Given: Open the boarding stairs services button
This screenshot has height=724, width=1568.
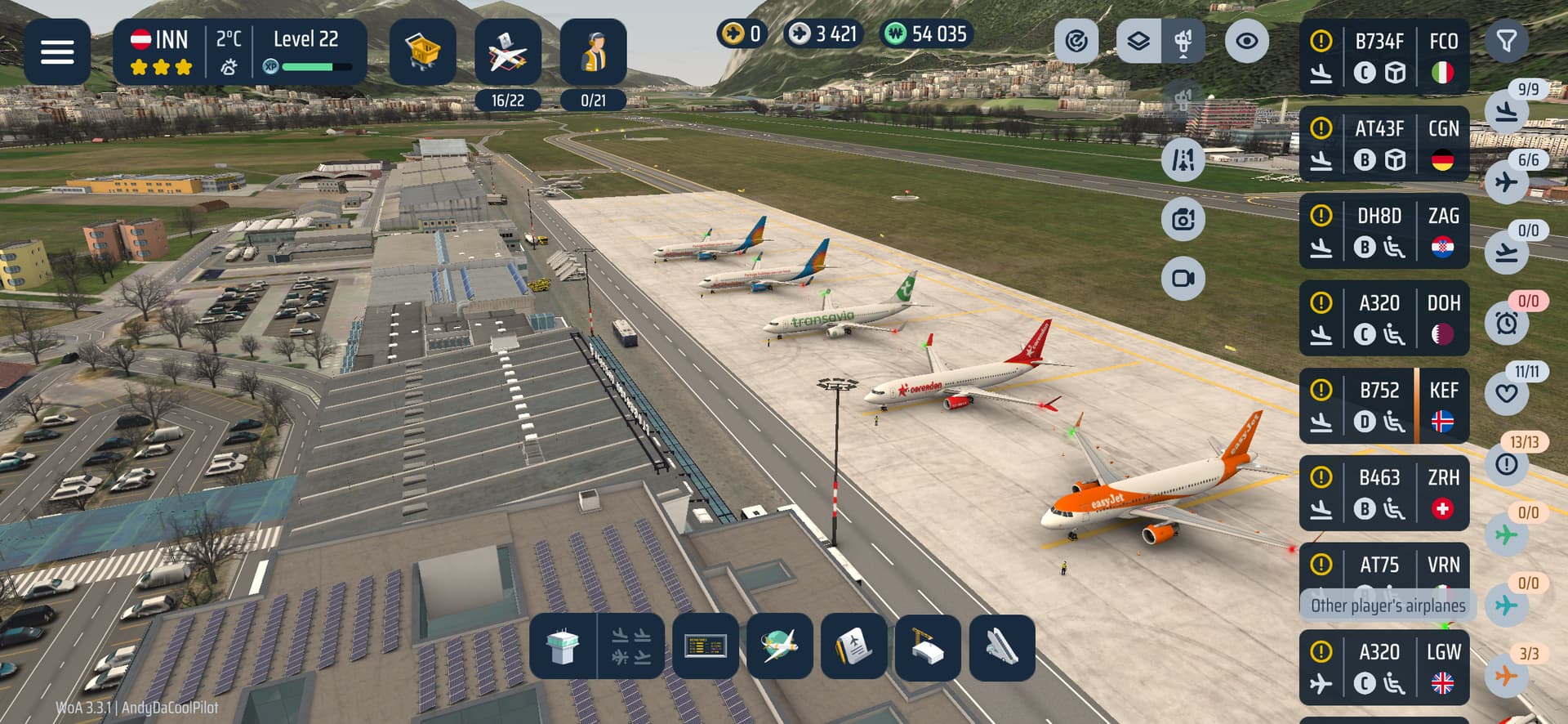Looking at the screenshot, I should coord(1002,647).
